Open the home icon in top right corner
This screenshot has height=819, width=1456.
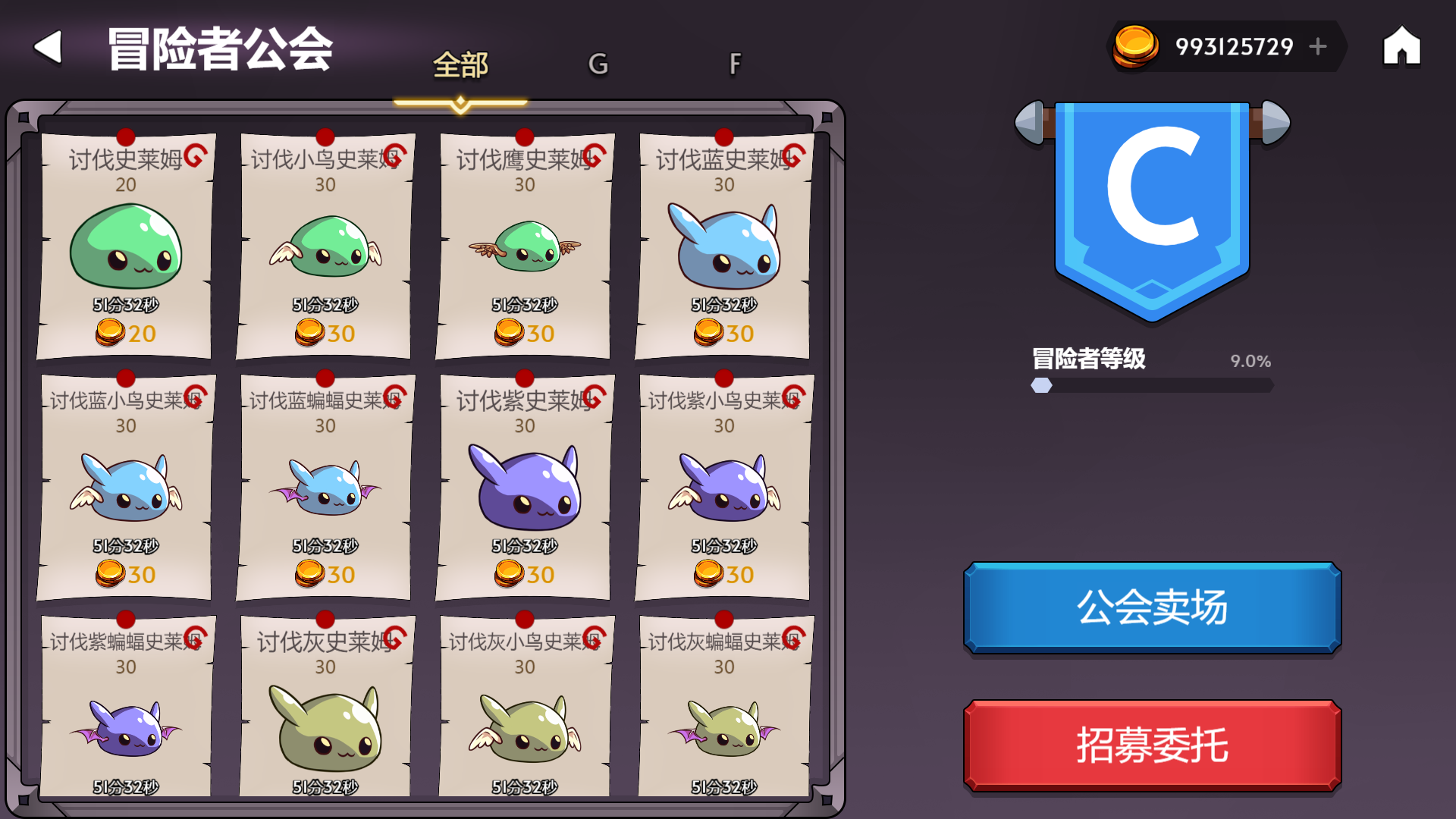coord(1401,45)
